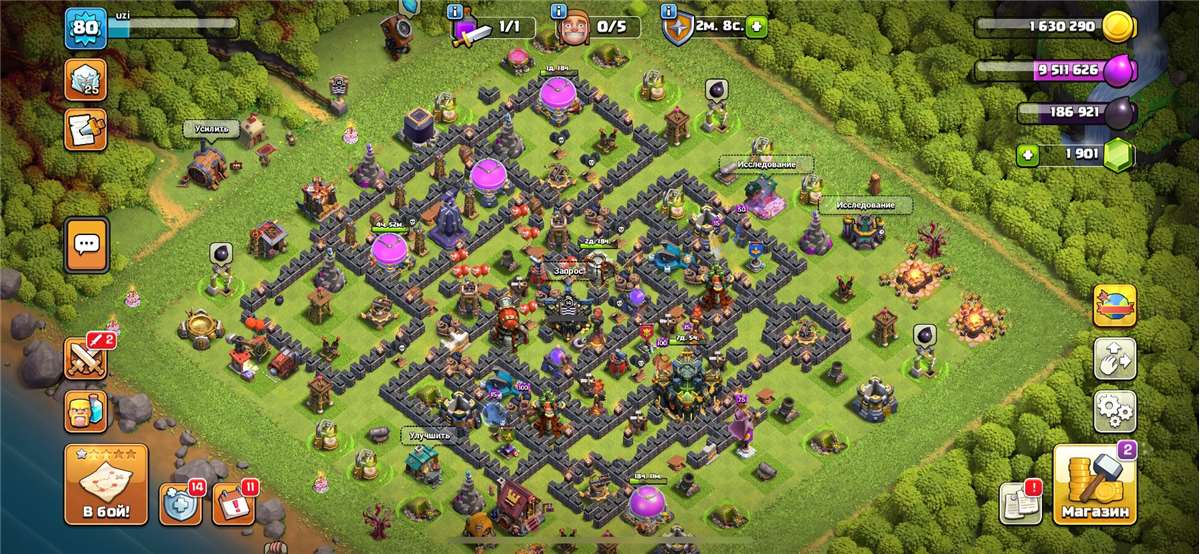The width and height of the screenshot is (1200, 554).
Task: Show info for the 1/1 sword potion counter
Action: (x=456, y=12)
